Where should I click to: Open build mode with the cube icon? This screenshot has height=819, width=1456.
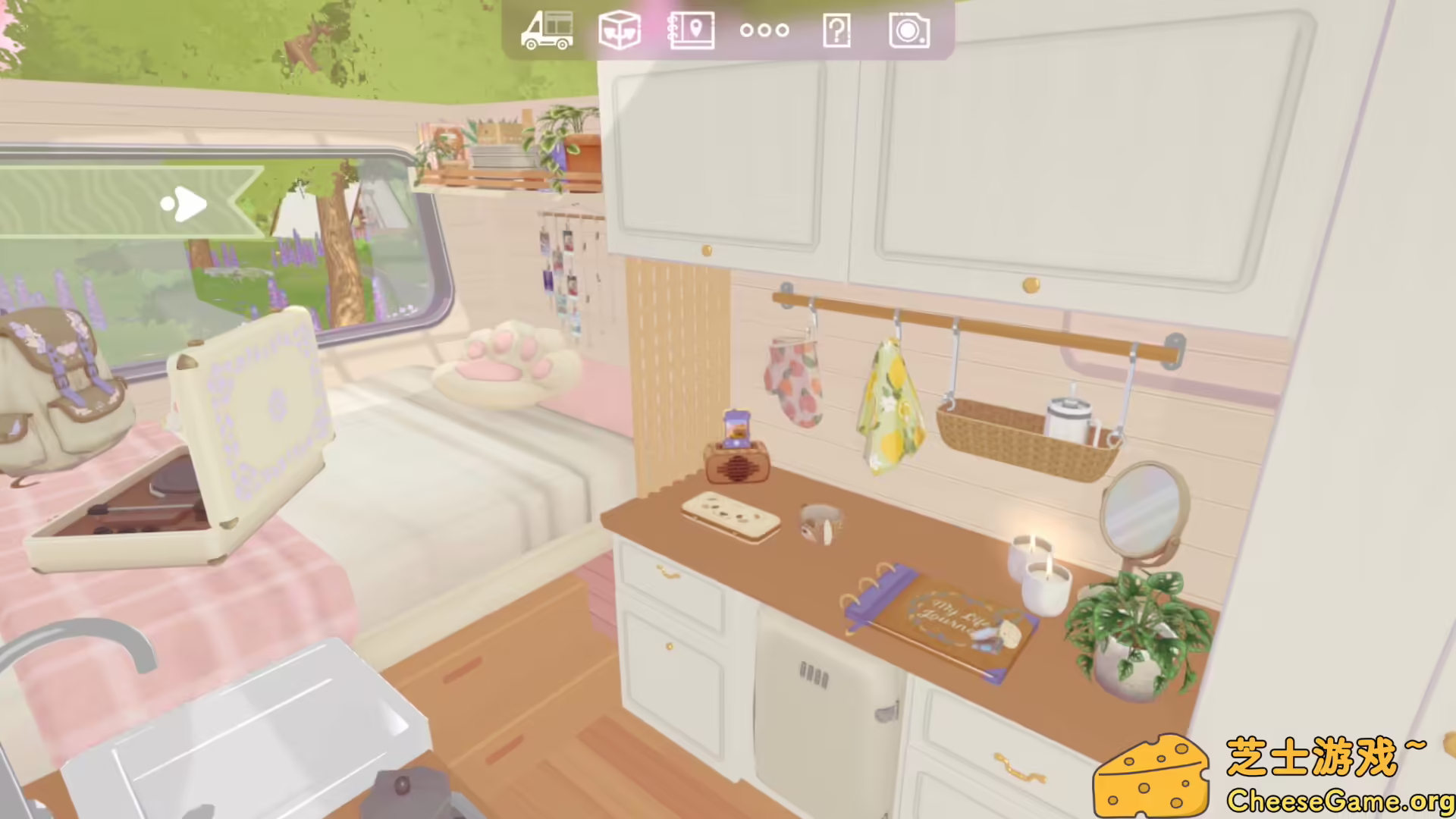coord(620,31)
